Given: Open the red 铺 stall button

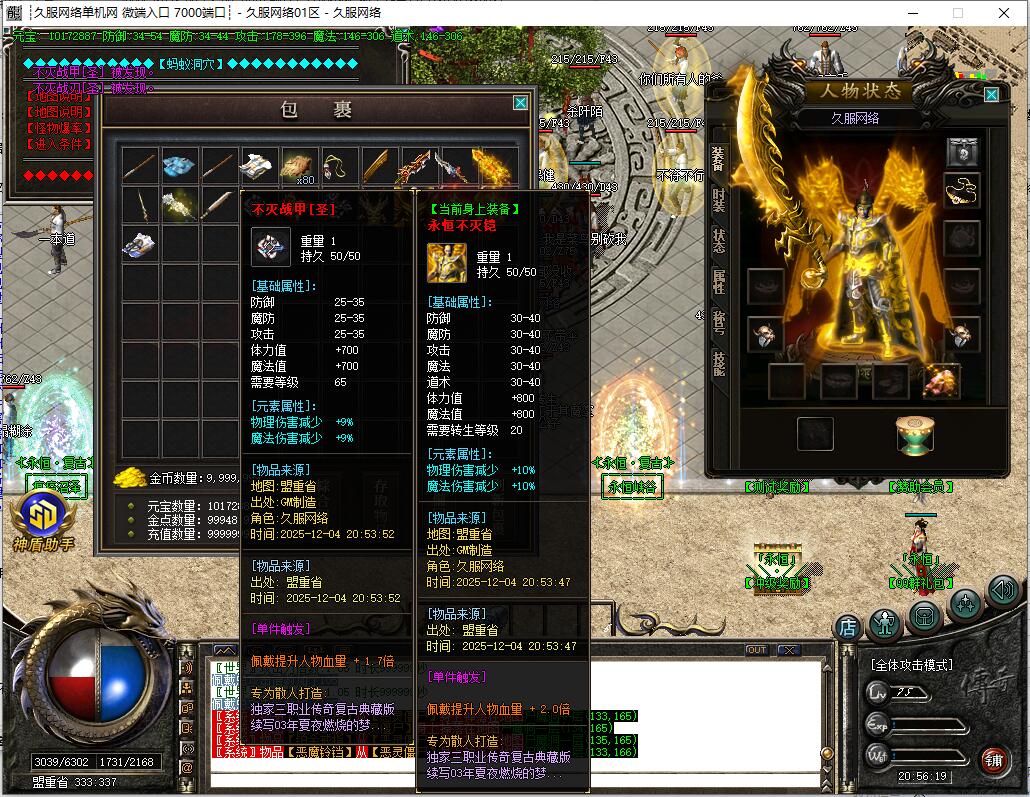Looking at the screenshot, I should pos(993,759).
